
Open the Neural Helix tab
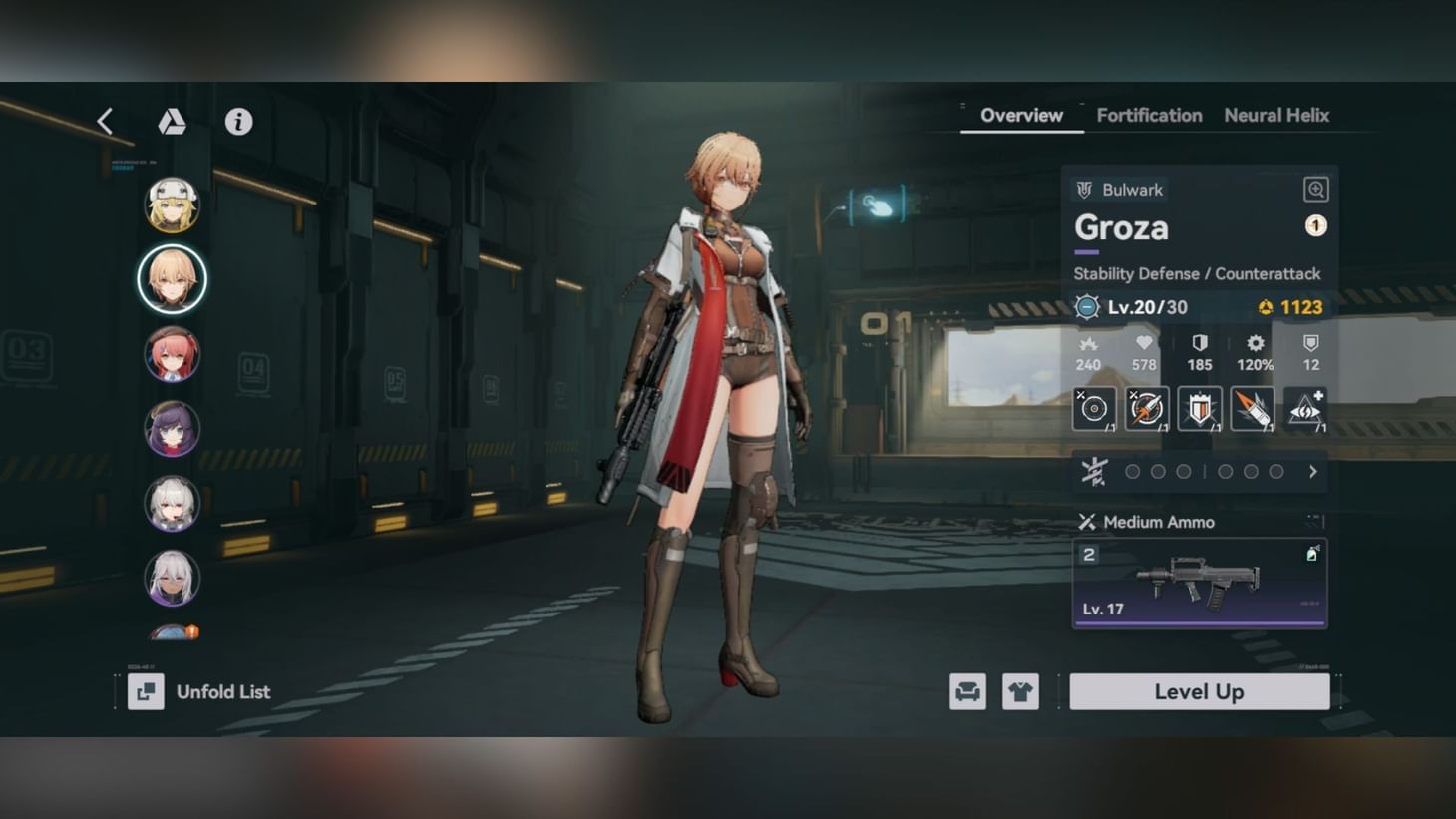(1276, 115)
